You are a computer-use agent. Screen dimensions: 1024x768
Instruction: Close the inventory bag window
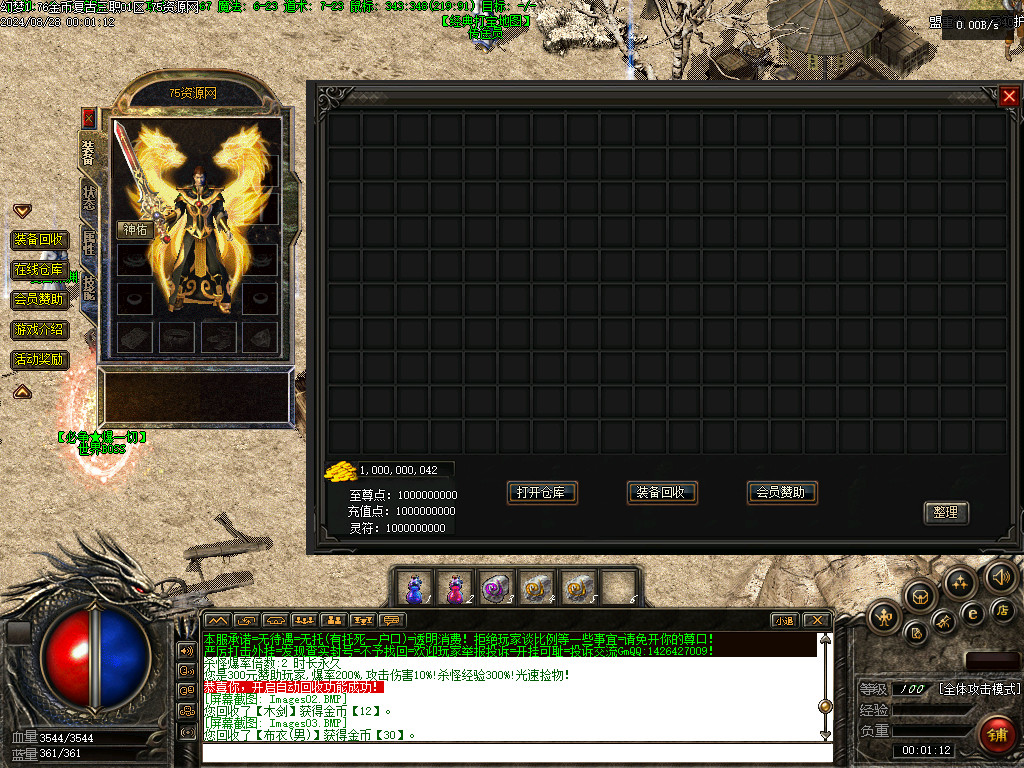click(x=1008, y=96)
